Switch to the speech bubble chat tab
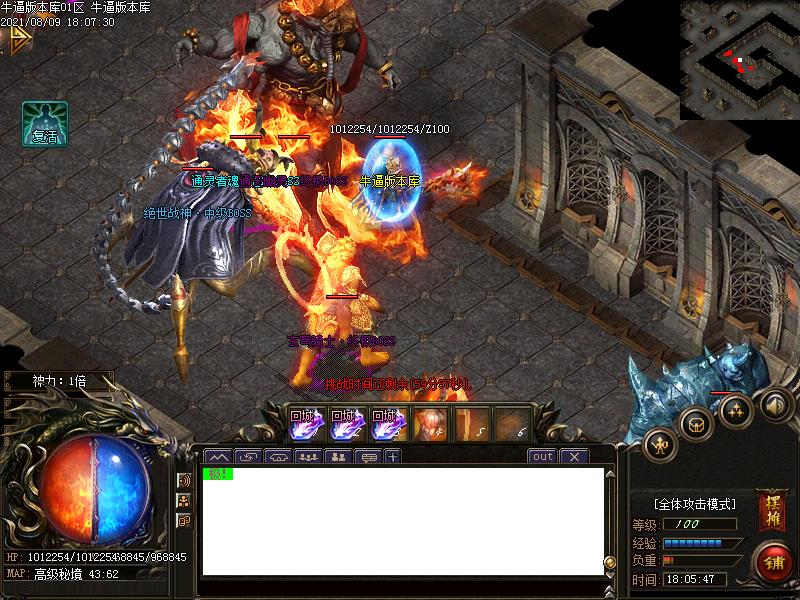 pyautogui.click(x=367, y=456)
